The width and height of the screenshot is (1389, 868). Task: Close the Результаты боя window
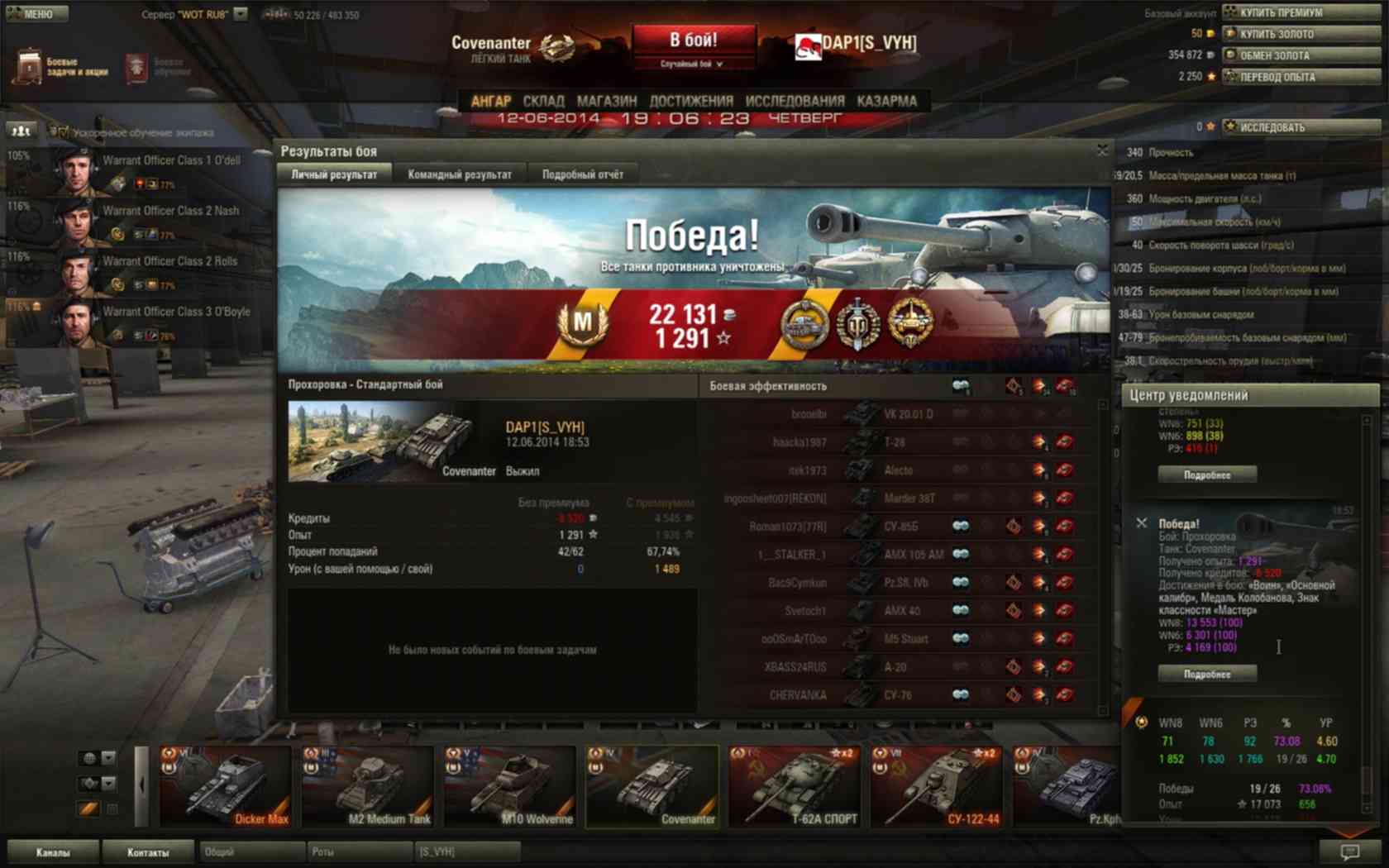[x=1101, y=150]
